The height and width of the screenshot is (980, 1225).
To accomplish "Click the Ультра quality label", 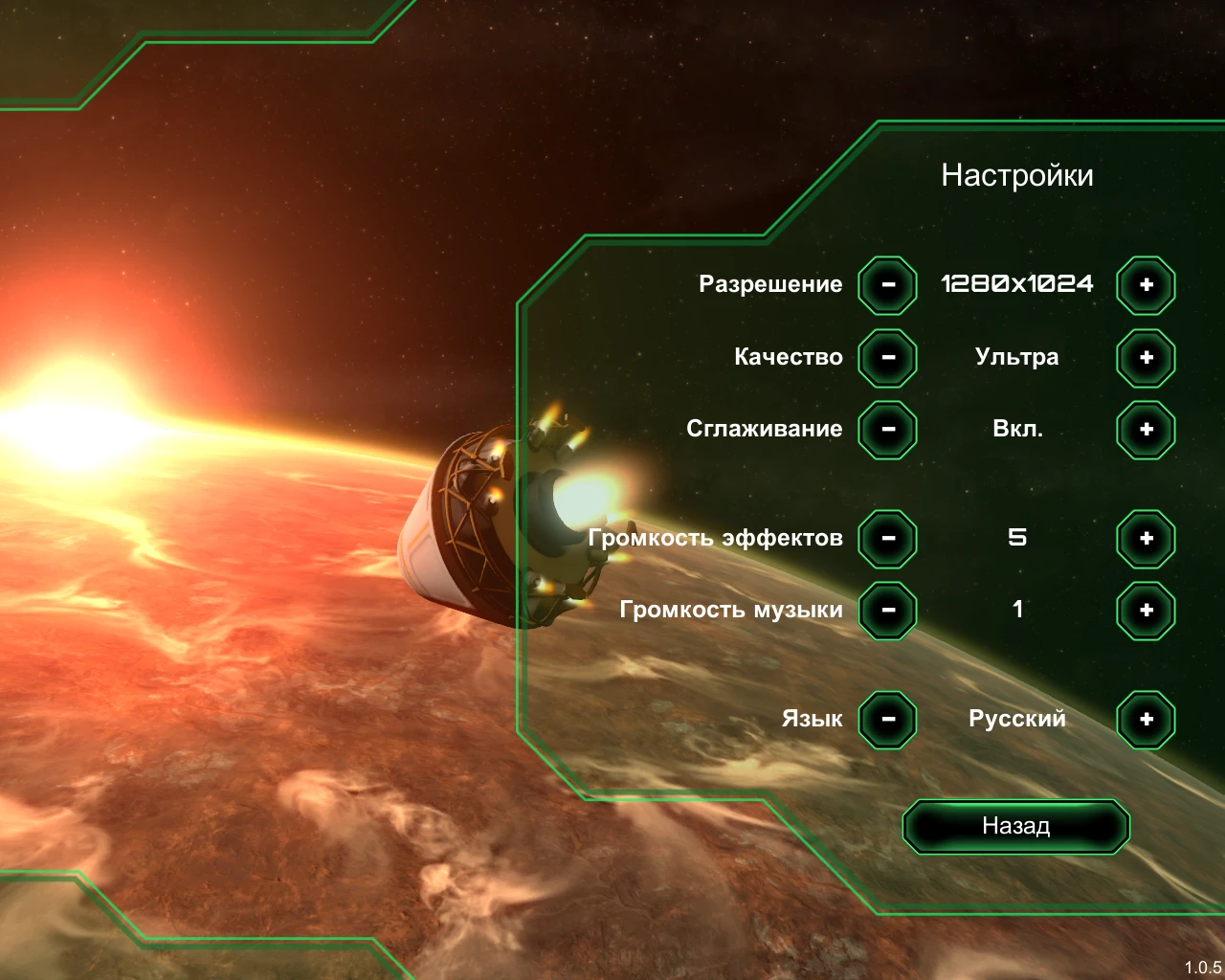I will click(x=1017, y=356).
